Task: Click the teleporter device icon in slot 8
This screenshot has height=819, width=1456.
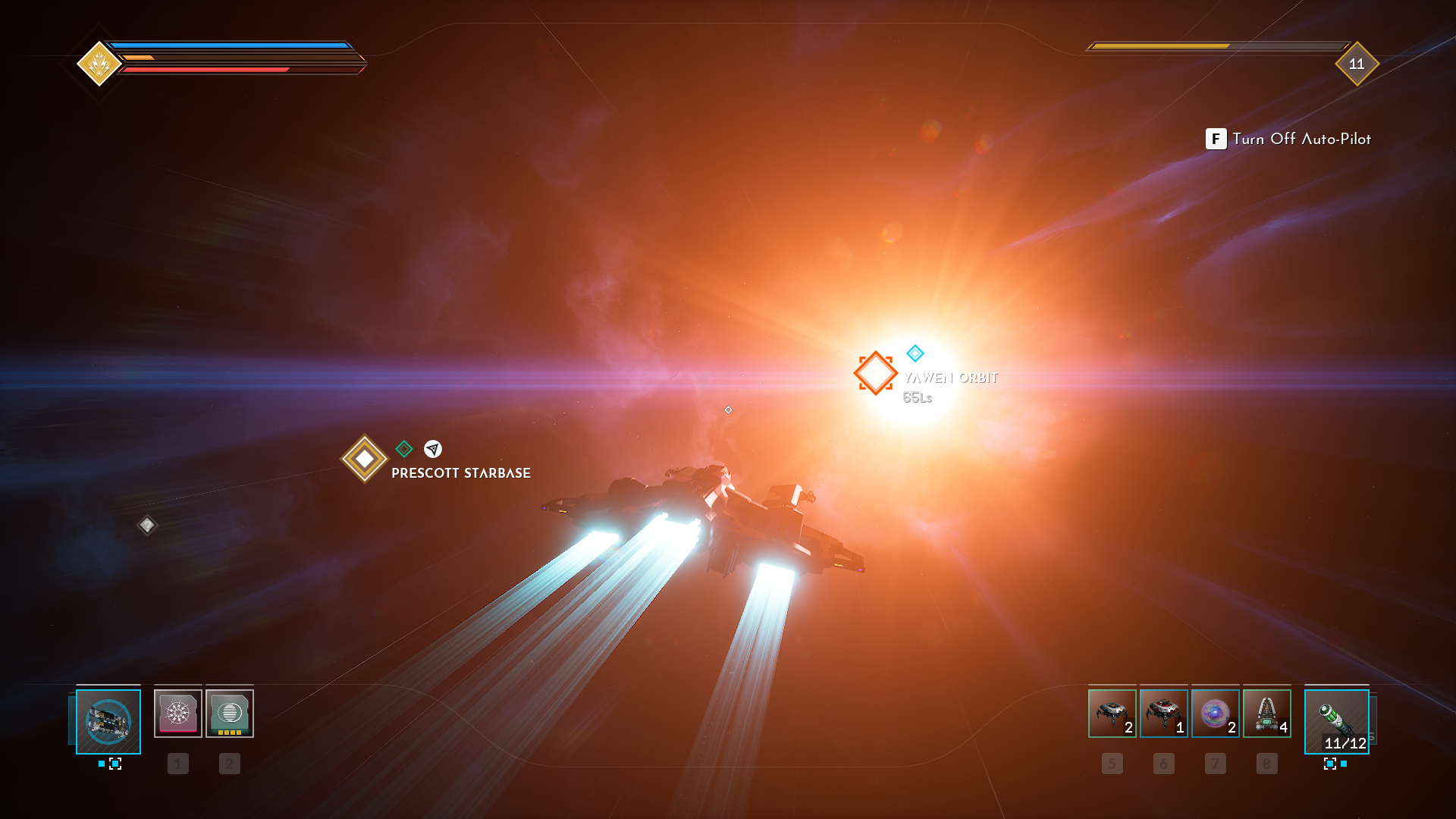Action: click(x=1266, y=714)
